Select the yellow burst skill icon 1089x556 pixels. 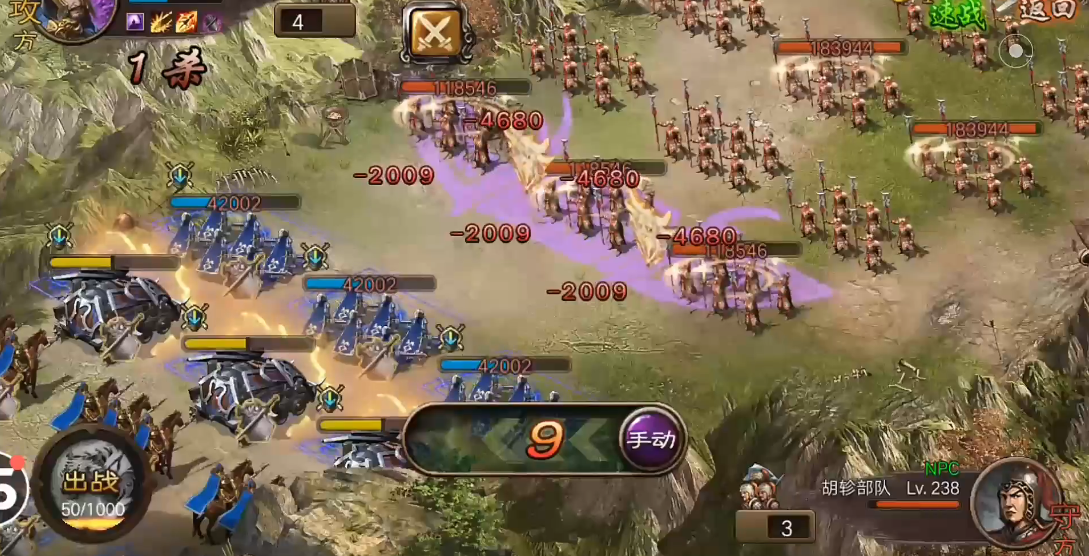[161, 22]
